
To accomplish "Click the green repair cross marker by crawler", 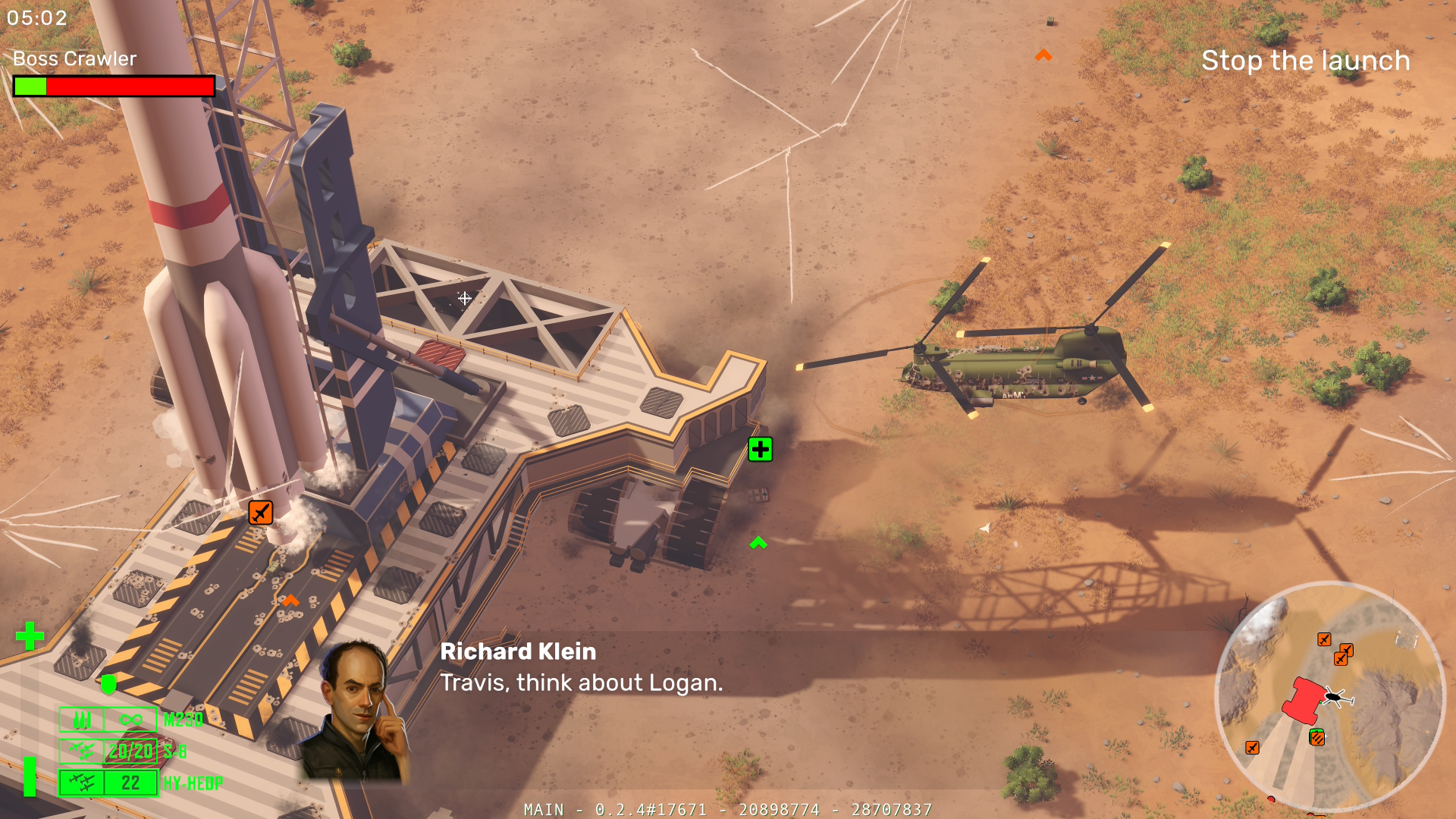I will [760, 450].
